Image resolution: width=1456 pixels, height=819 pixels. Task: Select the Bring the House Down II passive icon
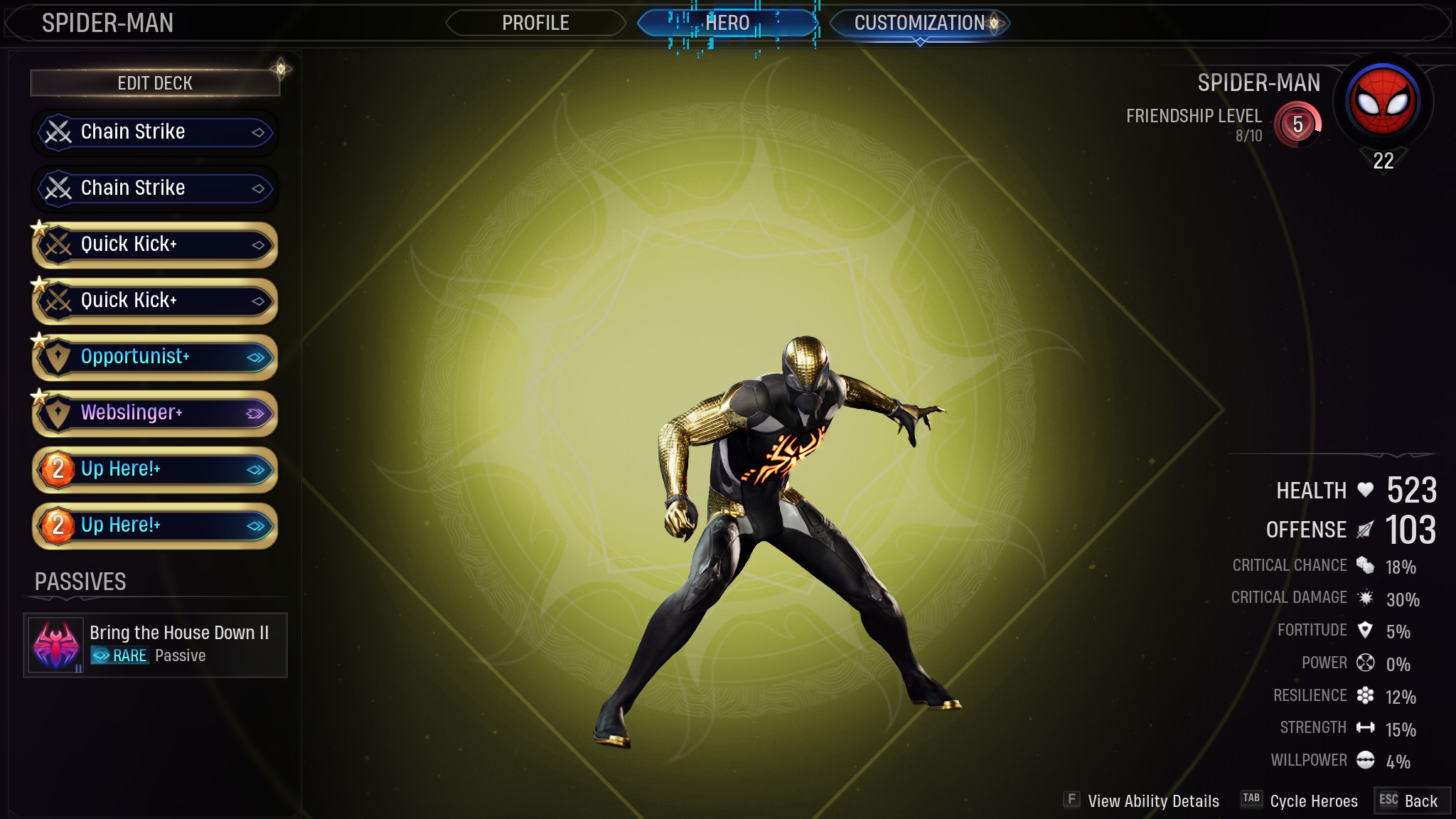click(x=55, y=643)
